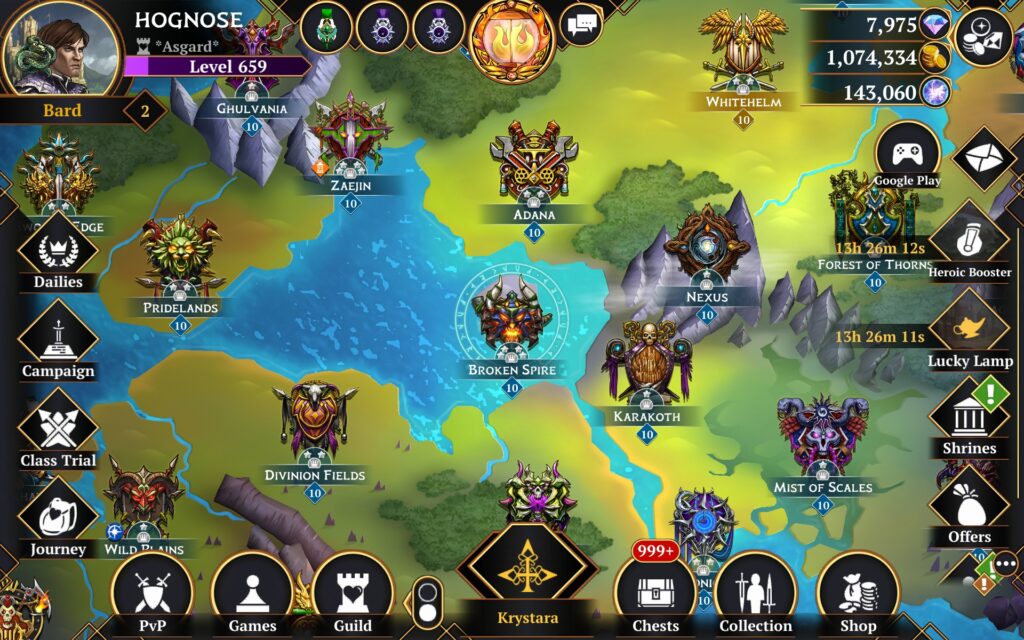Open the PvP menu
Viewport: 1024px width, 640px height.
(x=151, y=592)
